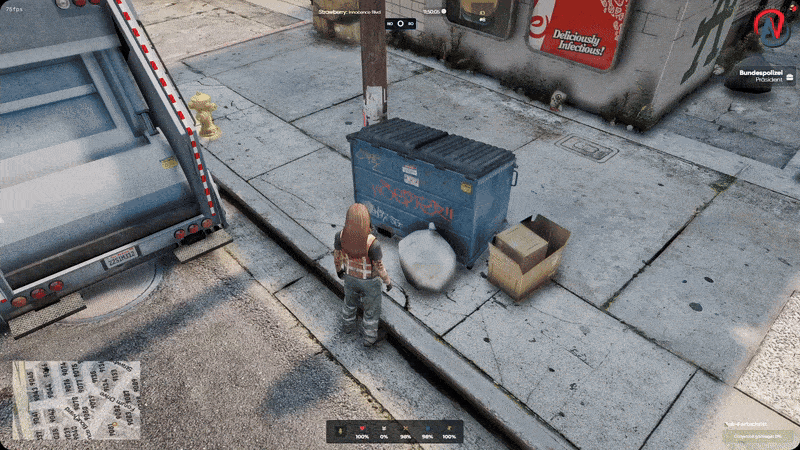Click the red and blue server logo

click(772, 28)
